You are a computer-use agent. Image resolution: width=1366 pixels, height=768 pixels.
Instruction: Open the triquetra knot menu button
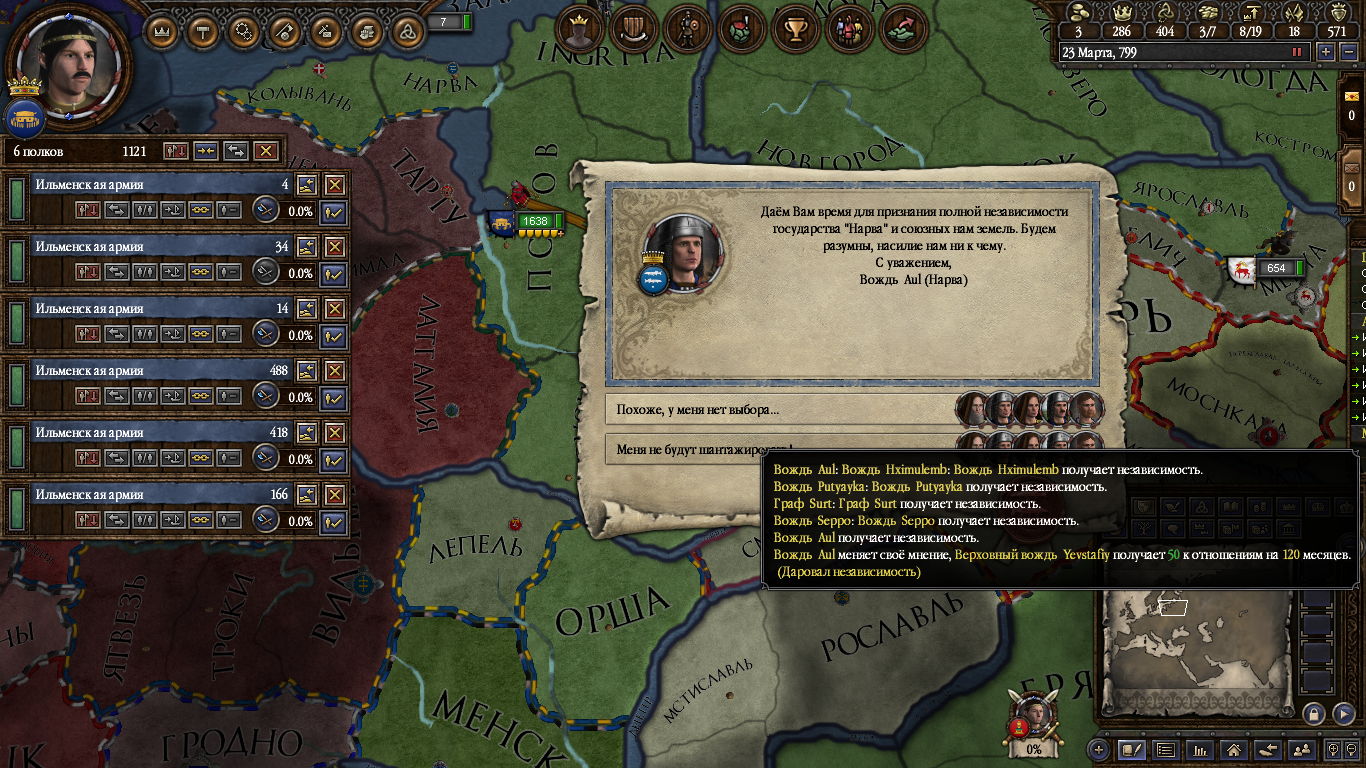click(x=407, y=31)
